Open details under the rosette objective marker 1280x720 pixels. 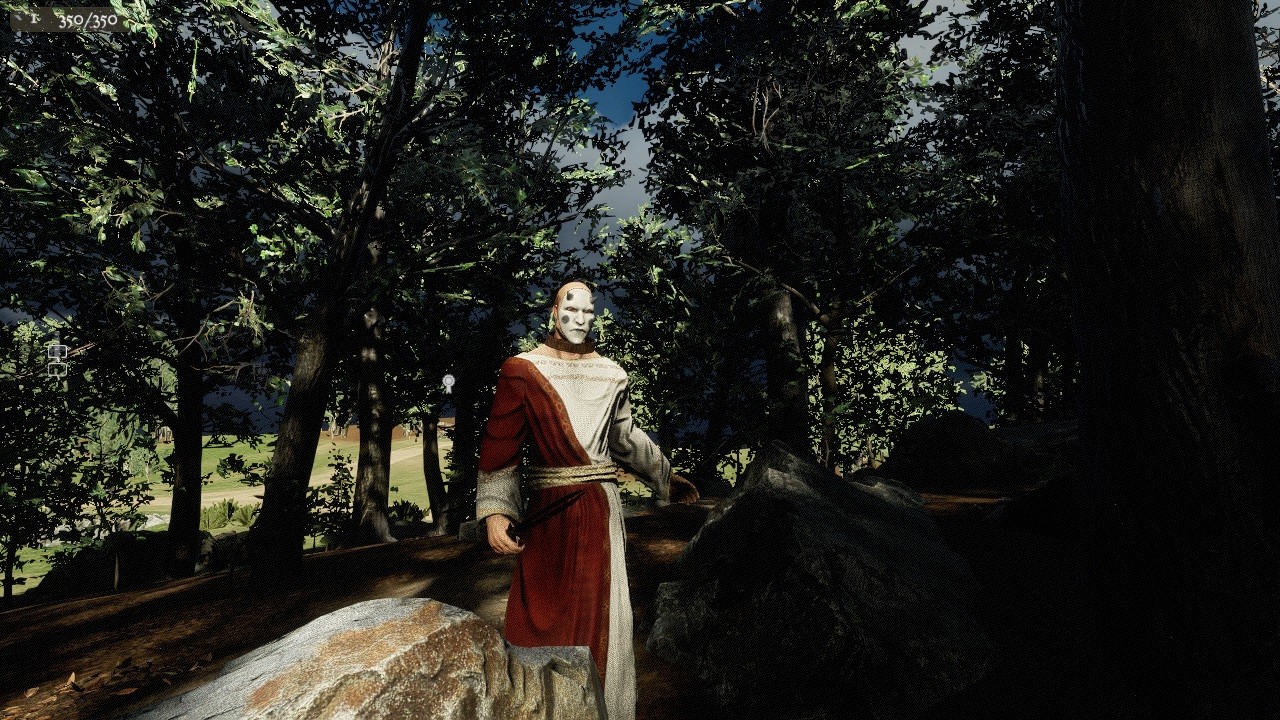point(449,390)
